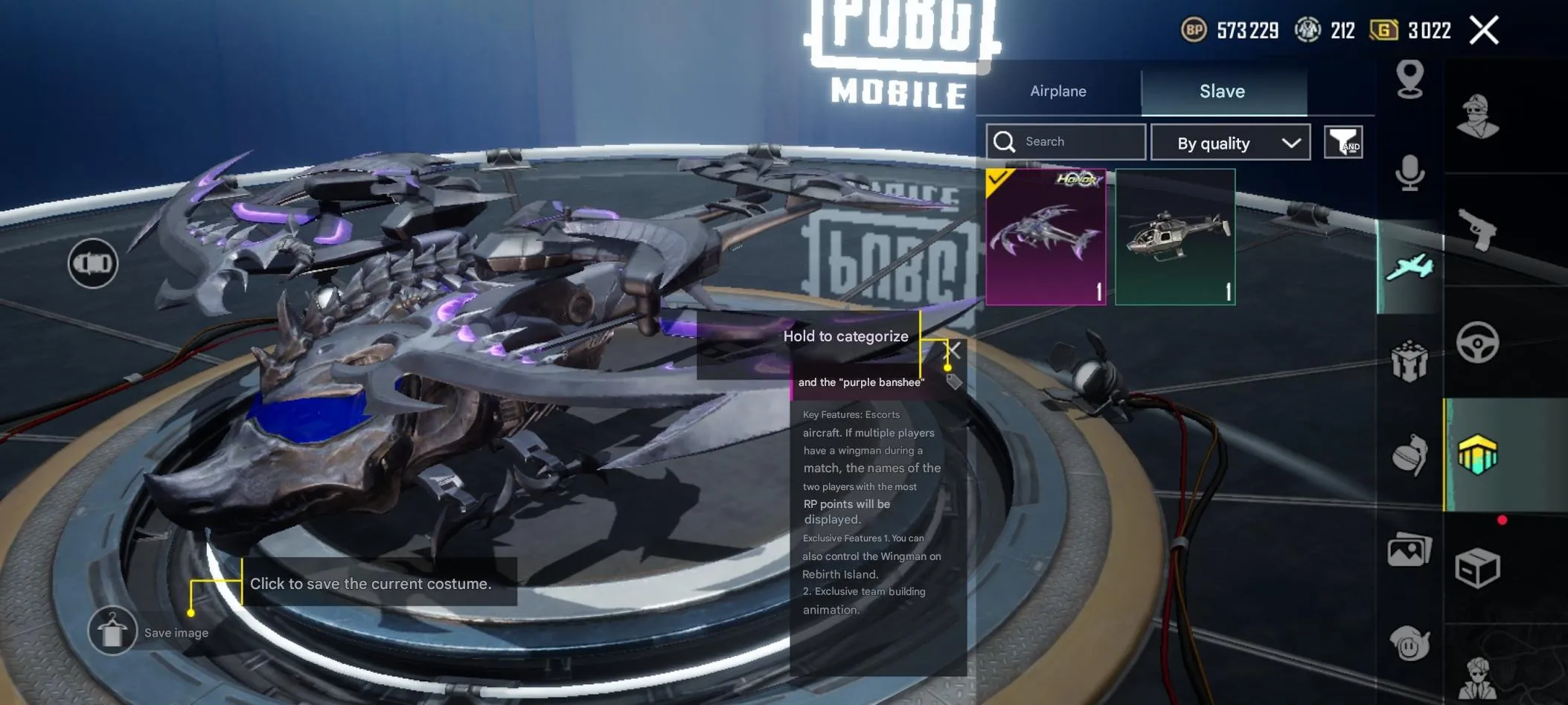The height and width of the screenshot is (705, 1568).
Task: Choose the grey helicopter skin thumbnail
Action: pyautogui.click(x=1175, y=236)
